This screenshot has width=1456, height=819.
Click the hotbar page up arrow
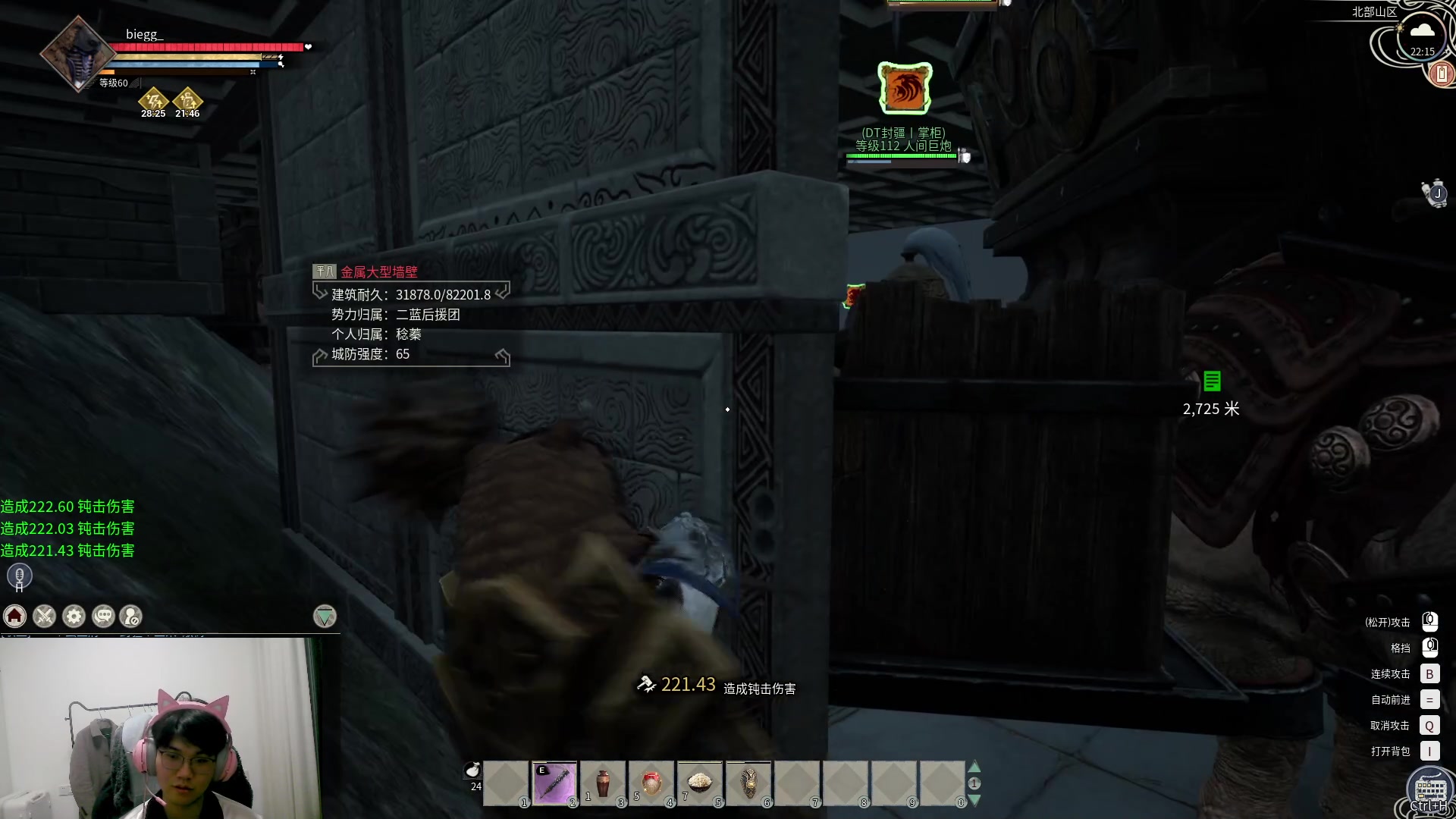pyautogui.click(x=974, y=767)
